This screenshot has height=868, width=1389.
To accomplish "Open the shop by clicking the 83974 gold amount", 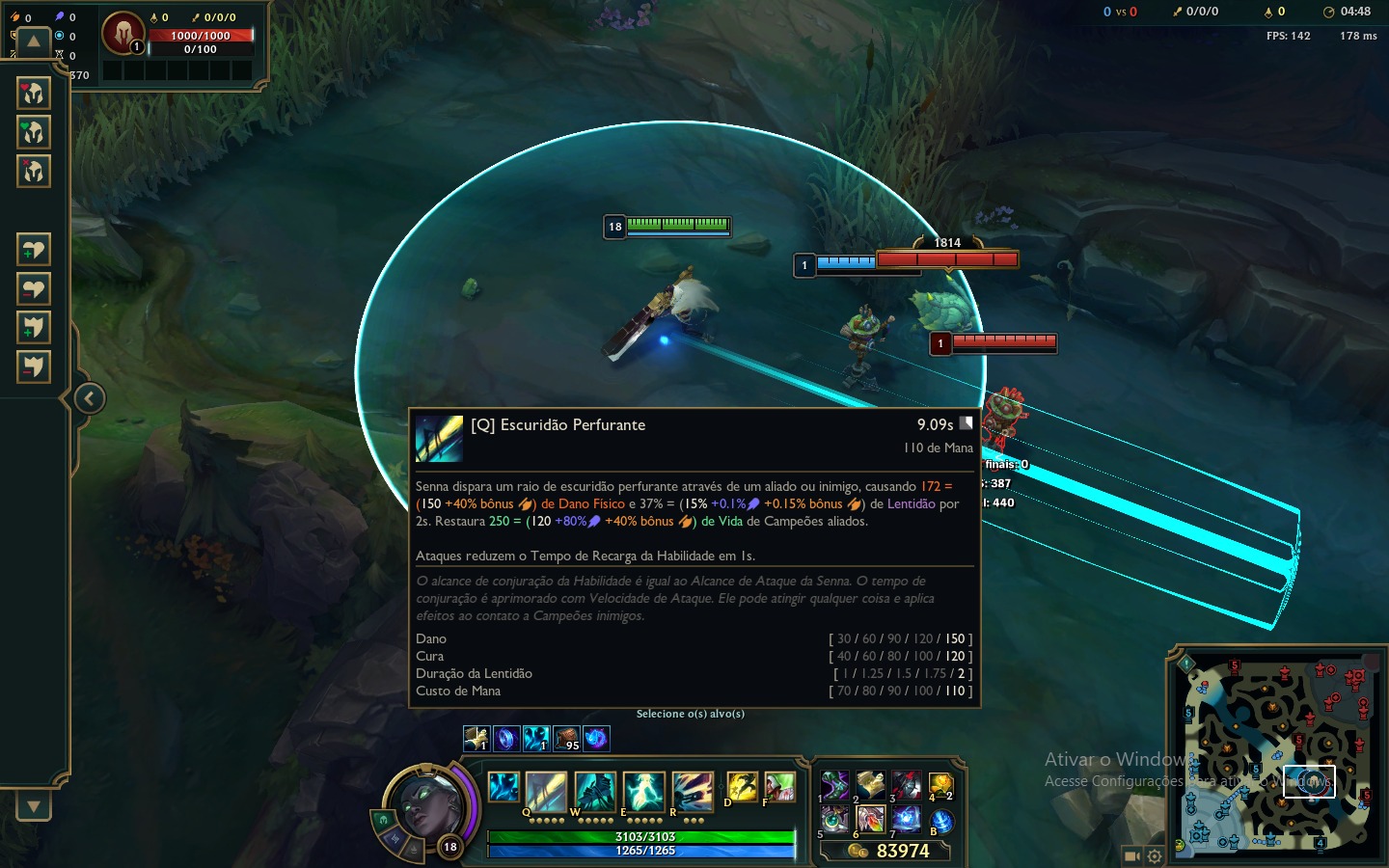I will 902,851.
